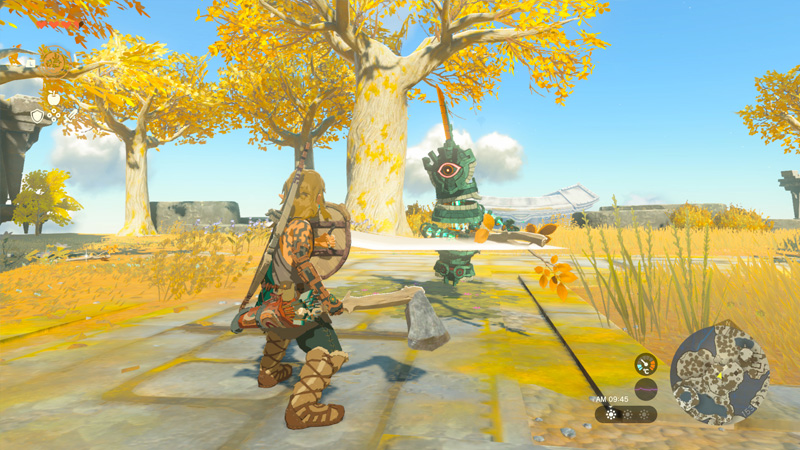Click the purple noise meter circle
800x450 pixels.
[646, 389]
